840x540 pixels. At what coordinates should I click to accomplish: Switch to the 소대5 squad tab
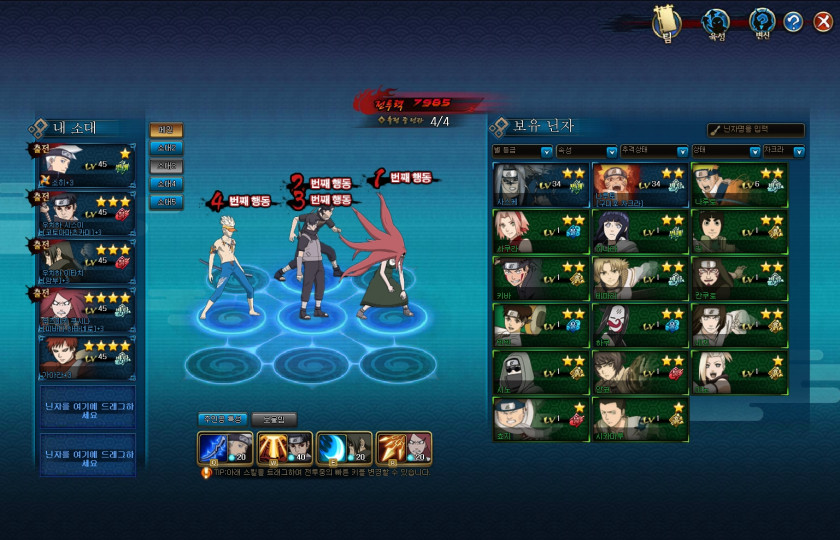167,202
